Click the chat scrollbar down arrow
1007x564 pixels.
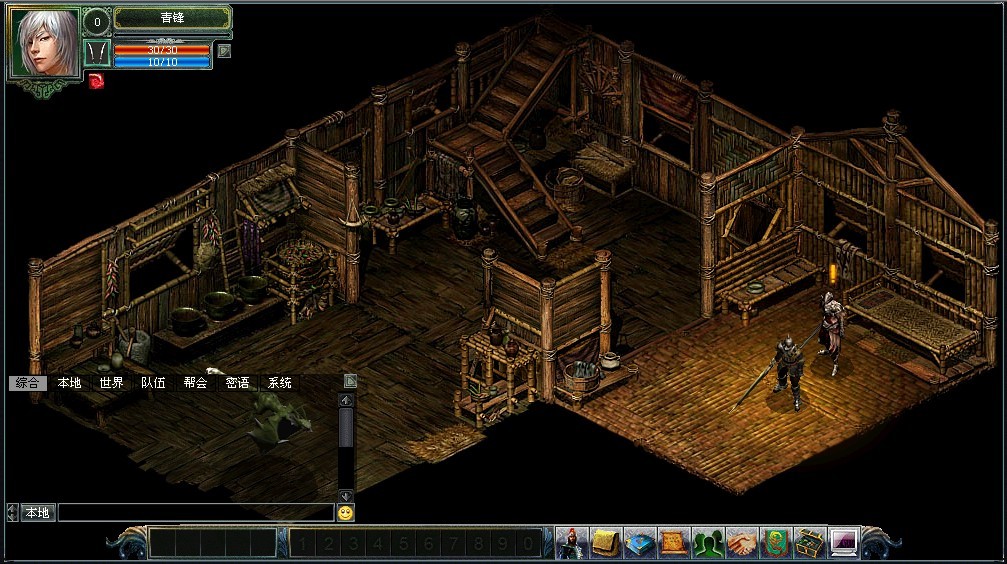(346, 496)
